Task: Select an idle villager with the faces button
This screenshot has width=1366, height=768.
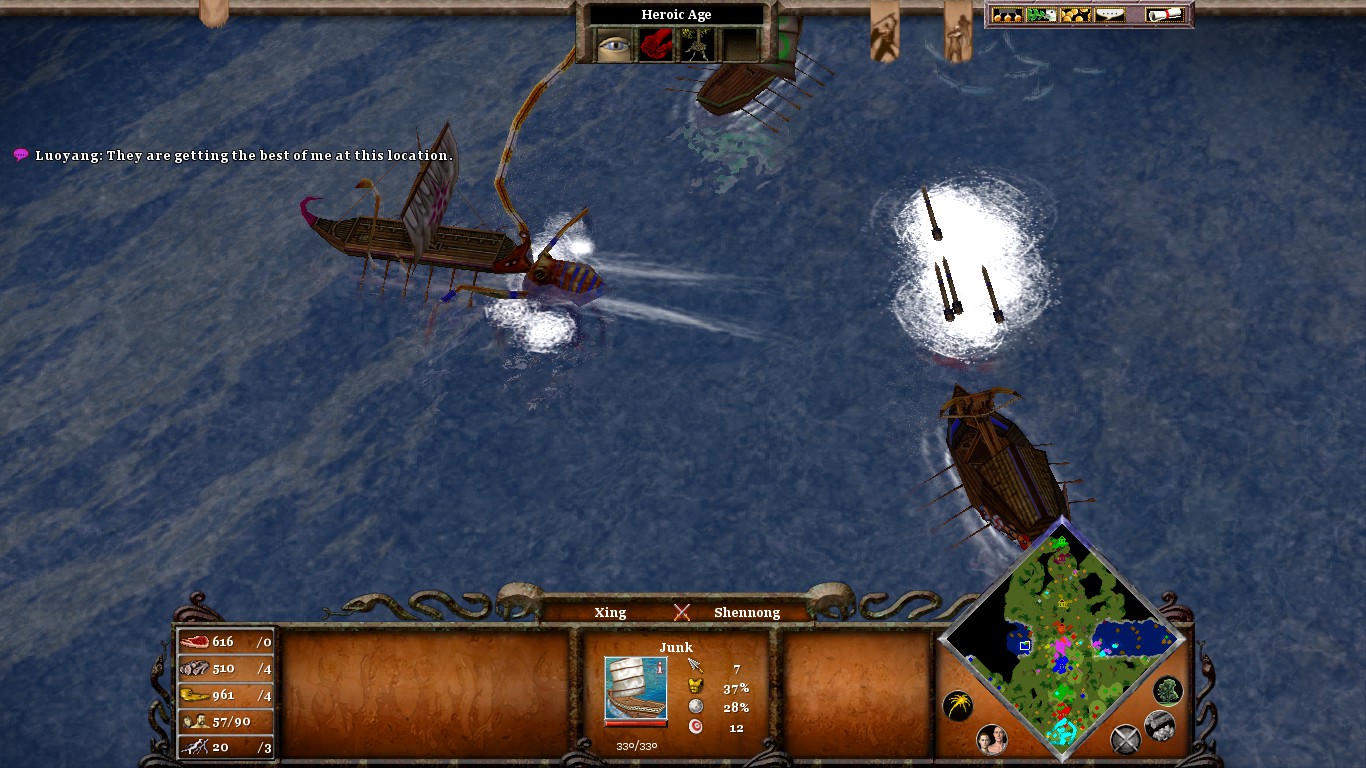Action: coord(993,740)
